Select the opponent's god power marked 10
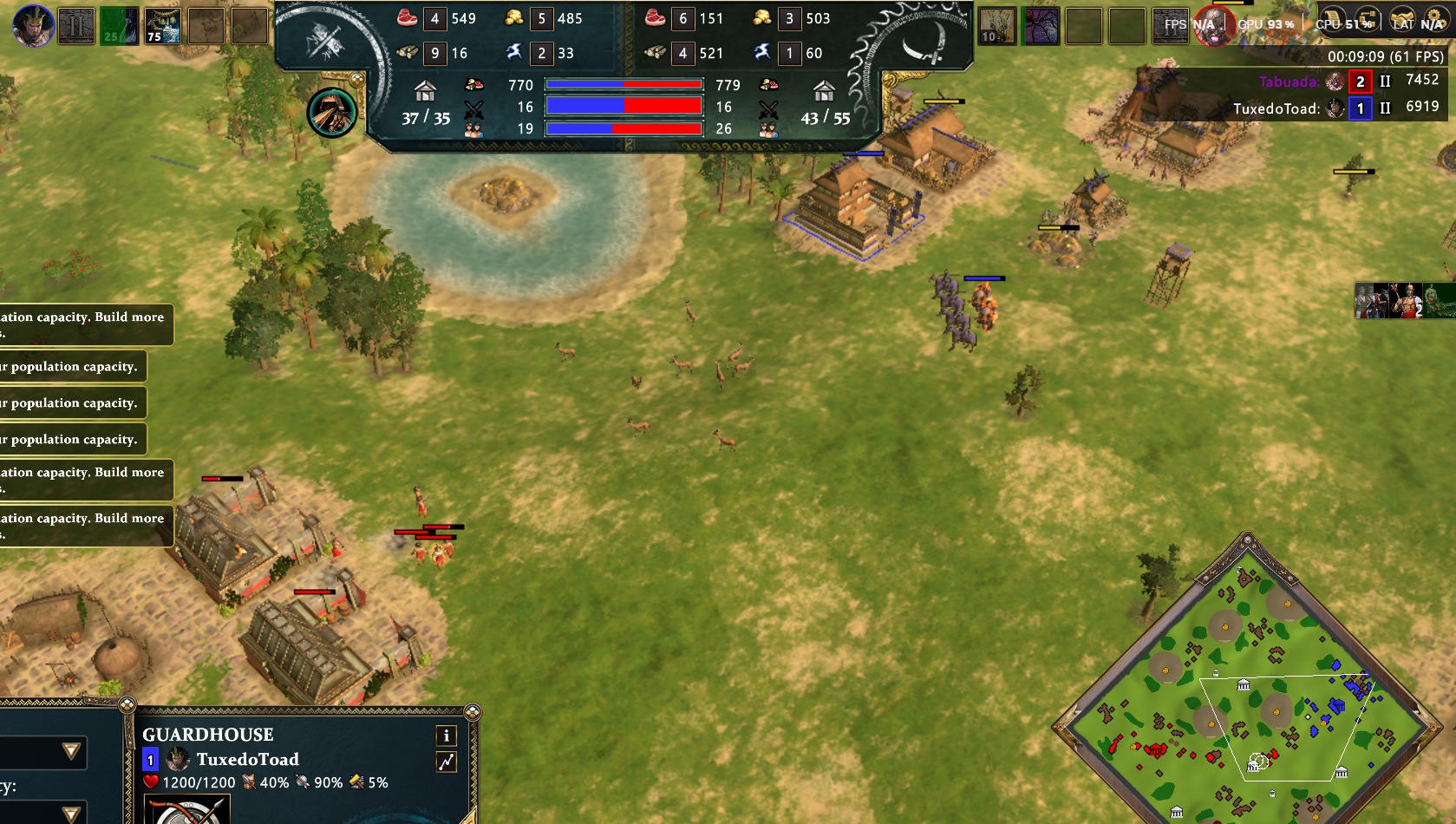1456x824 pixels. pyautogui.click(x=997, y=26)
